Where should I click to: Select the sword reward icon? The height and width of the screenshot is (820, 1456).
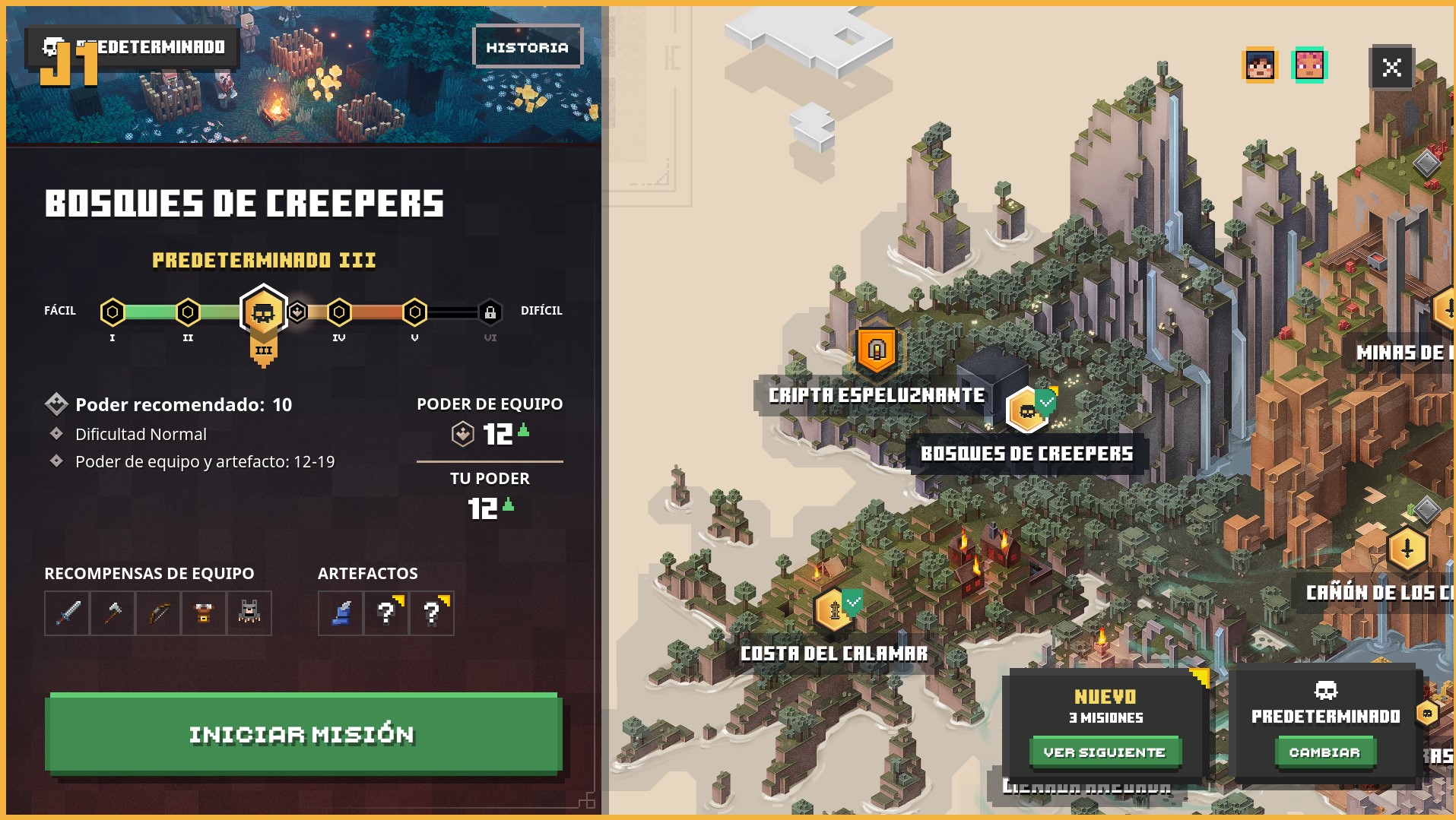coord(66,613)
